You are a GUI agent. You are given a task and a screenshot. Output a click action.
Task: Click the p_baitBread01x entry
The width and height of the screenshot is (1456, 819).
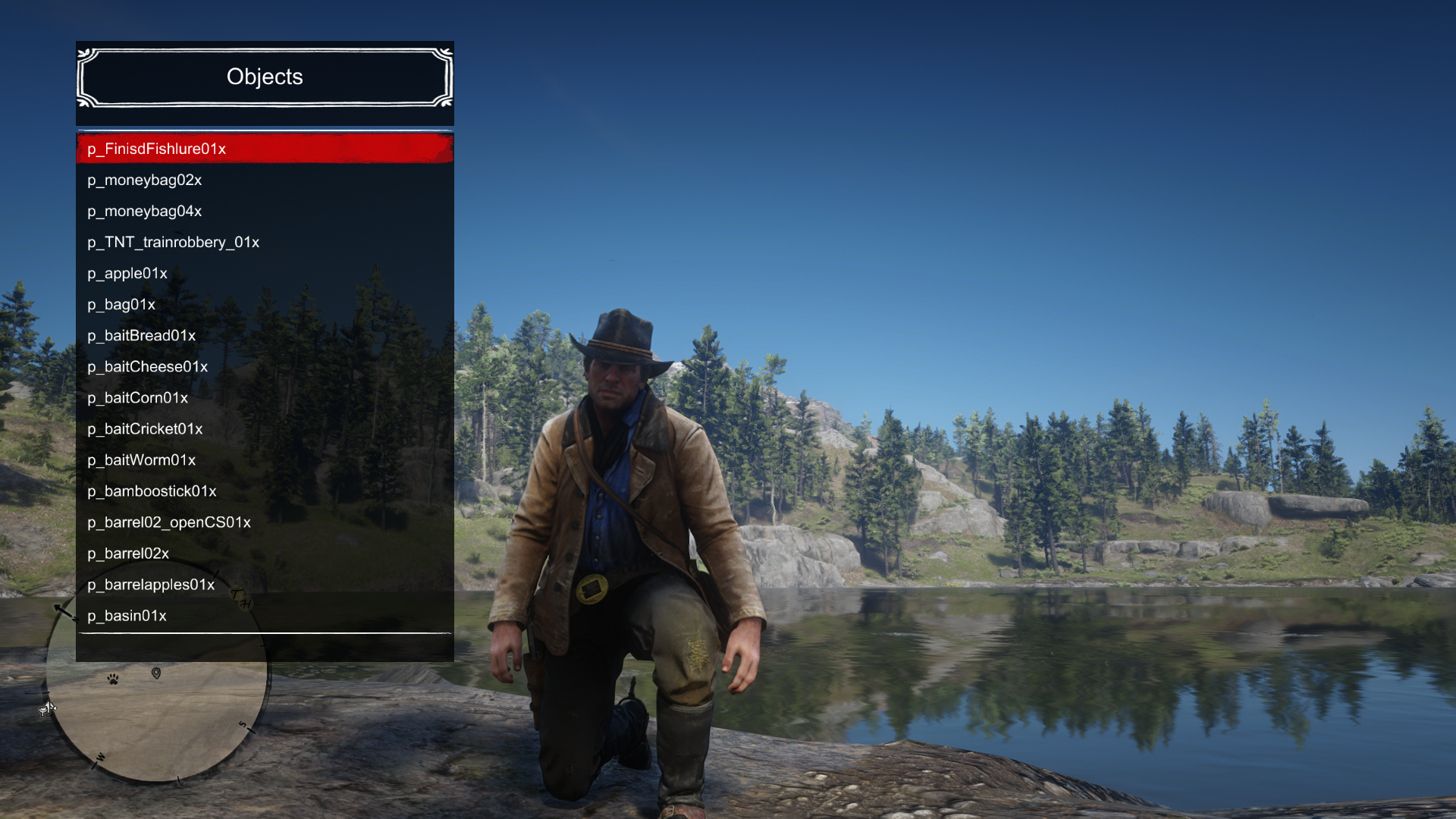click(x=265, y=335)
